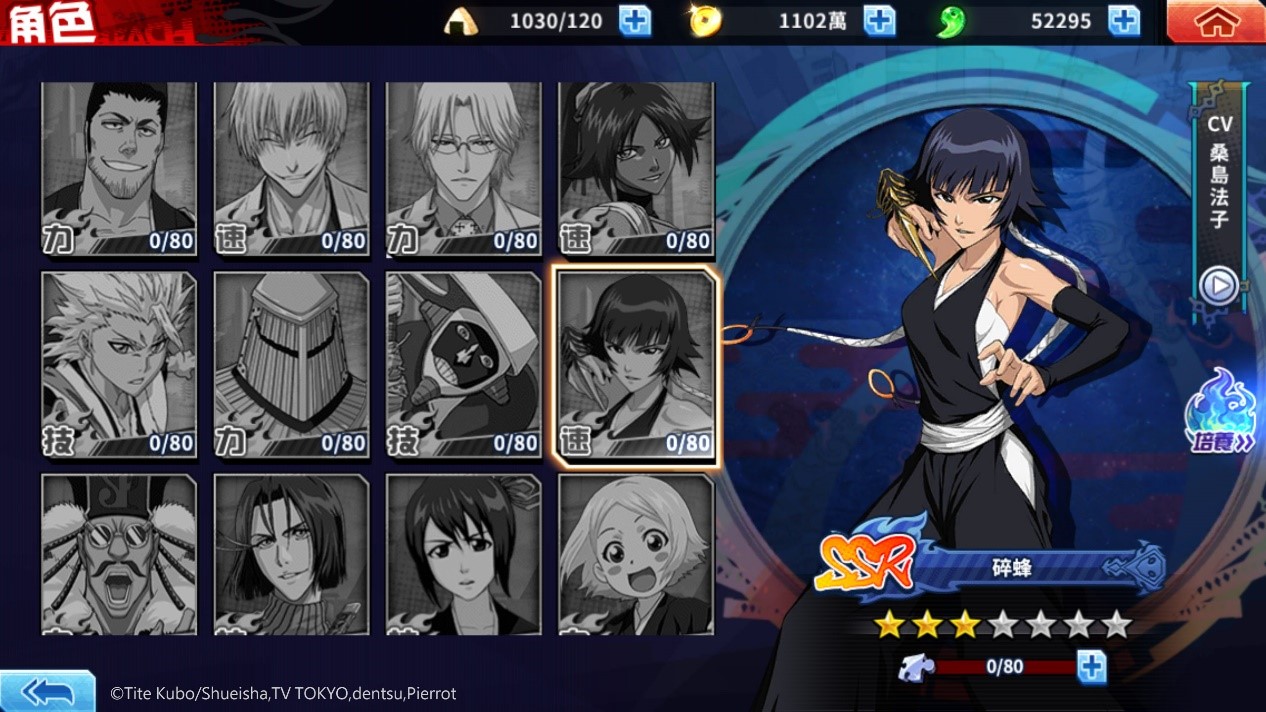Viewport: 1266px width, 712px height.
Task: Pick the mustached man with sunglasses portrait
Action: click(119, 554)
